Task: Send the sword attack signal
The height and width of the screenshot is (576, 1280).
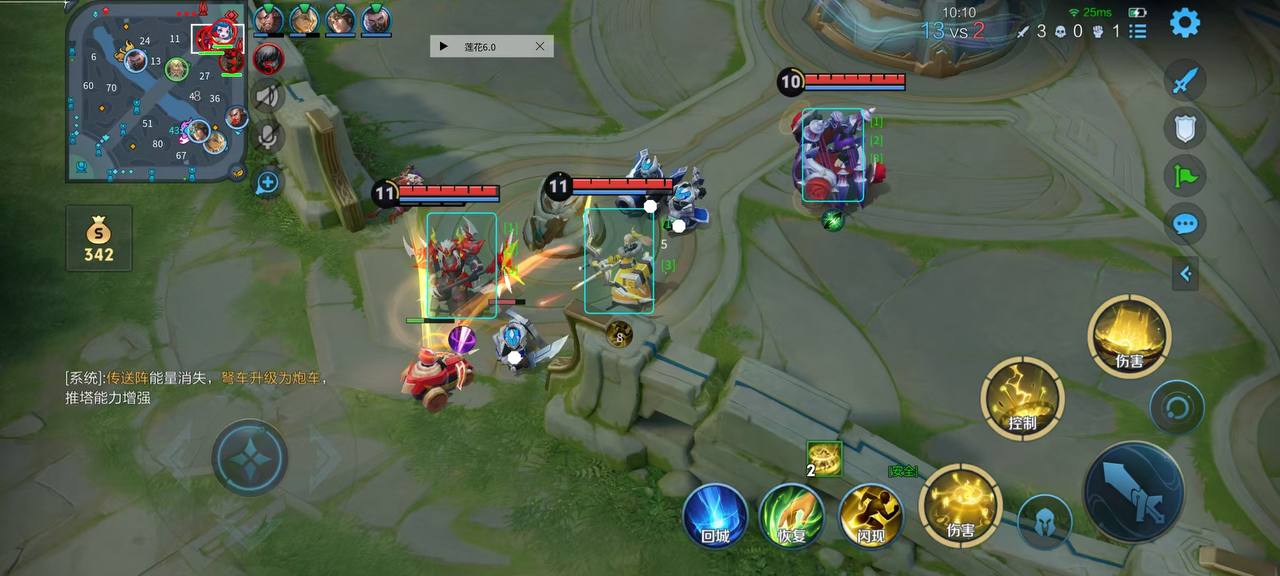Action: point(1185,81)
